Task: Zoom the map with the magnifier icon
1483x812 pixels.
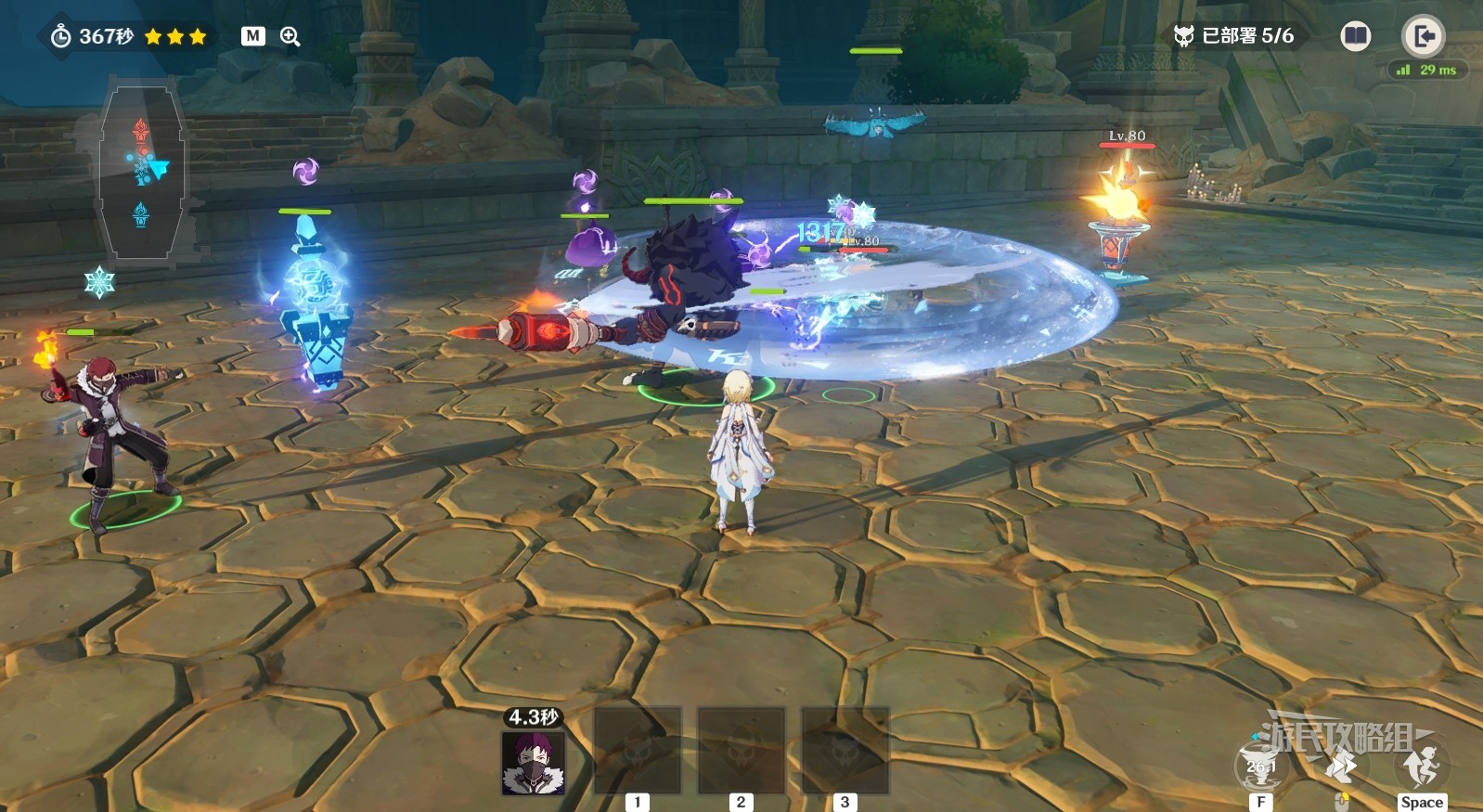Action: [290, 36]
